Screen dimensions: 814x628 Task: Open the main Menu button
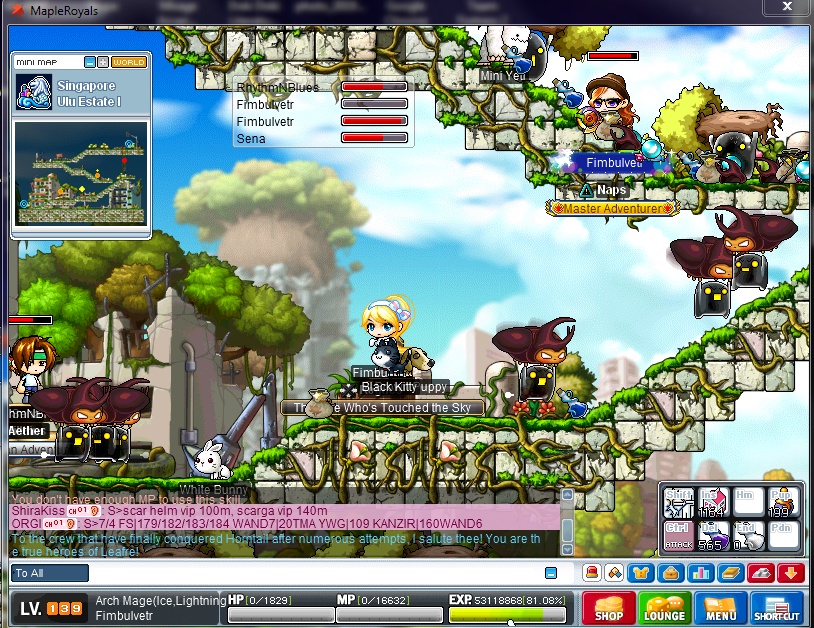pos(720,607)
